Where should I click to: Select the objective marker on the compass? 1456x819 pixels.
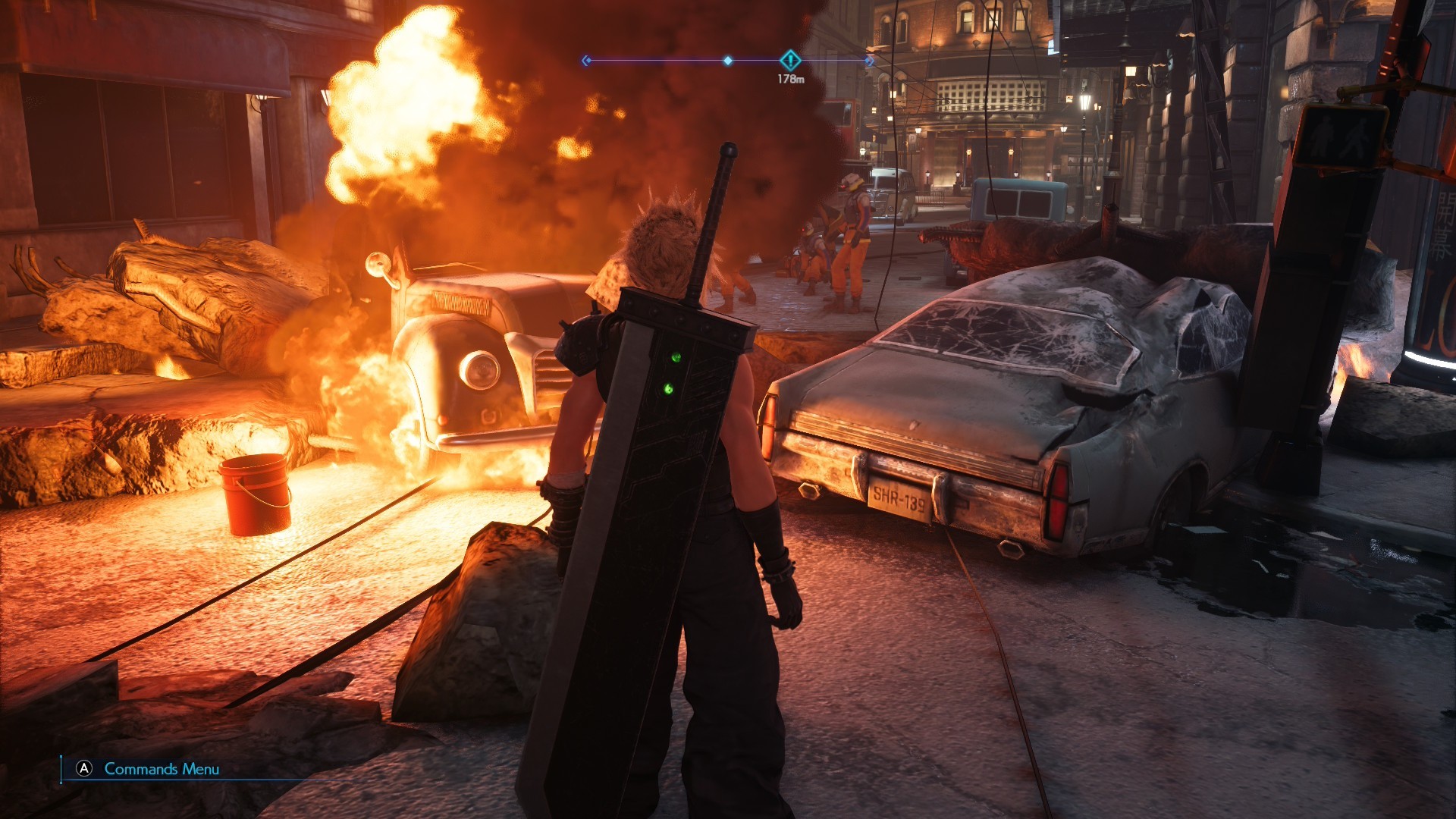click(x=790, y=60)
